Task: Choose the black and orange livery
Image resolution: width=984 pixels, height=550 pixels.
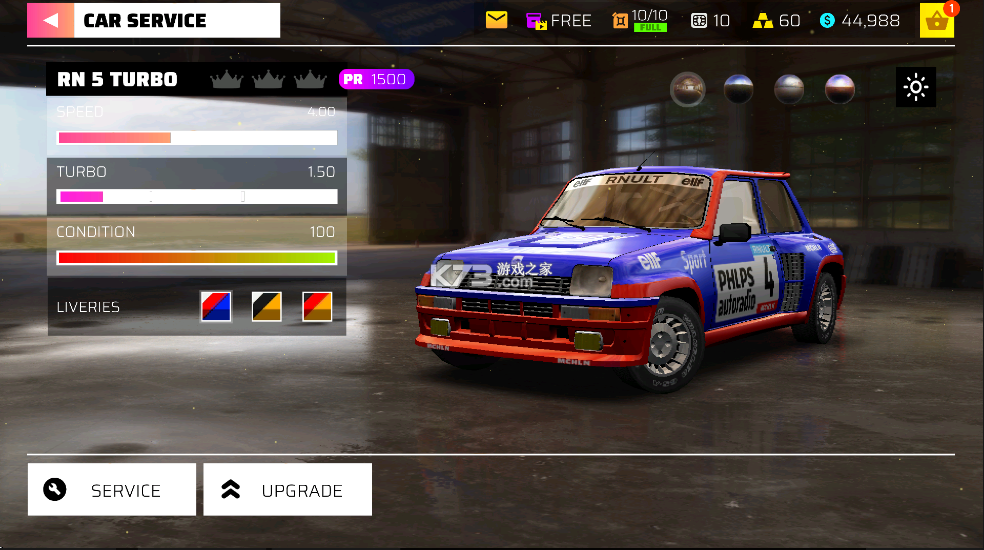Action: (x=266, y=307)
